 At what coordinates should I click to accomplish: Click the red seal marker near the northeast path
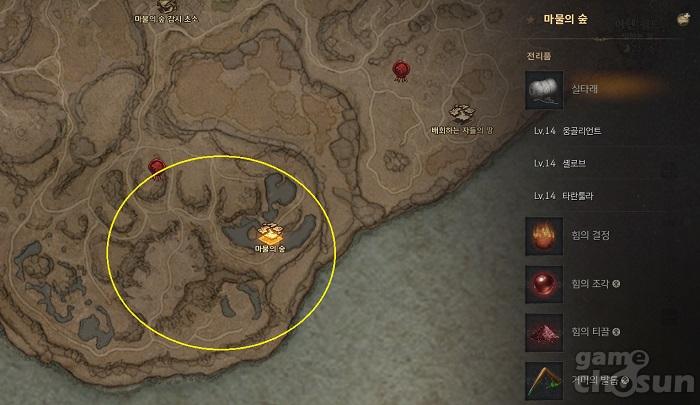pyautogui.click(x=401, y=69)
